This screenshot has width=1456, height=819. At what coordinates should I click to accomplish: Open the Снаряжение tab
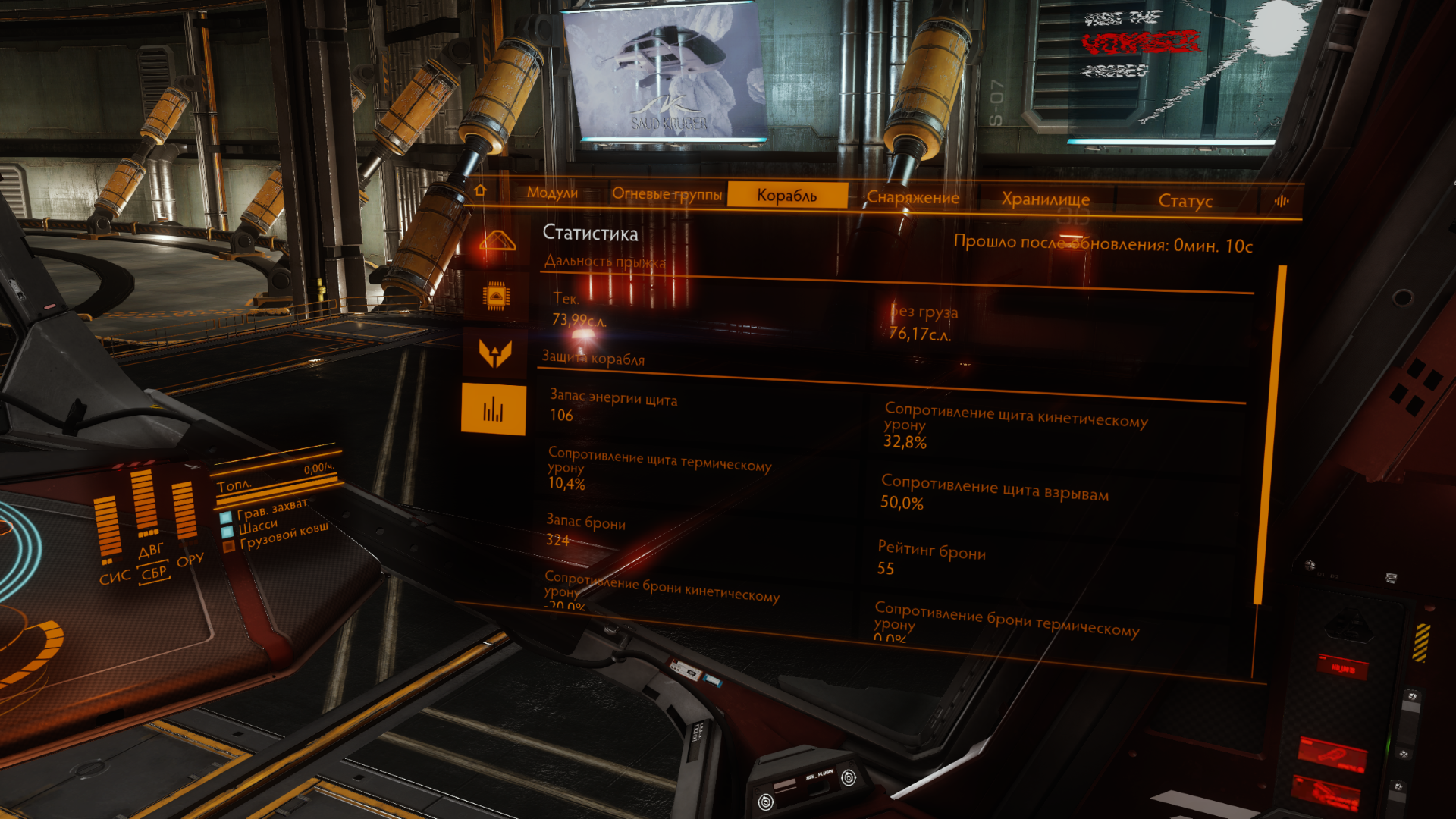pos(912,197)
